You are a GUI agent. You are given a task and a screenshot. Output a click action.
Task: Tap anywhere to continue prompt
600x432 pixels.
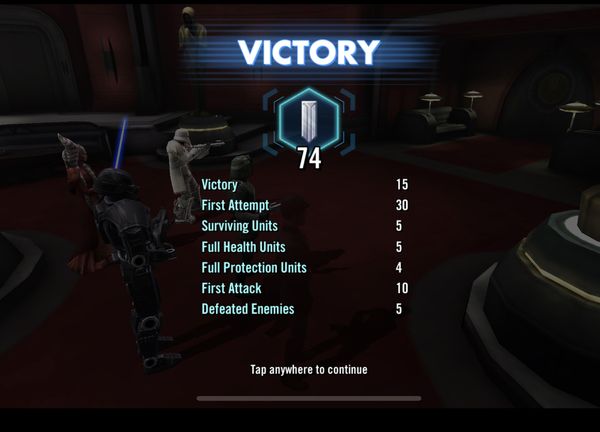pyautogui.click(x=308, y=370)
